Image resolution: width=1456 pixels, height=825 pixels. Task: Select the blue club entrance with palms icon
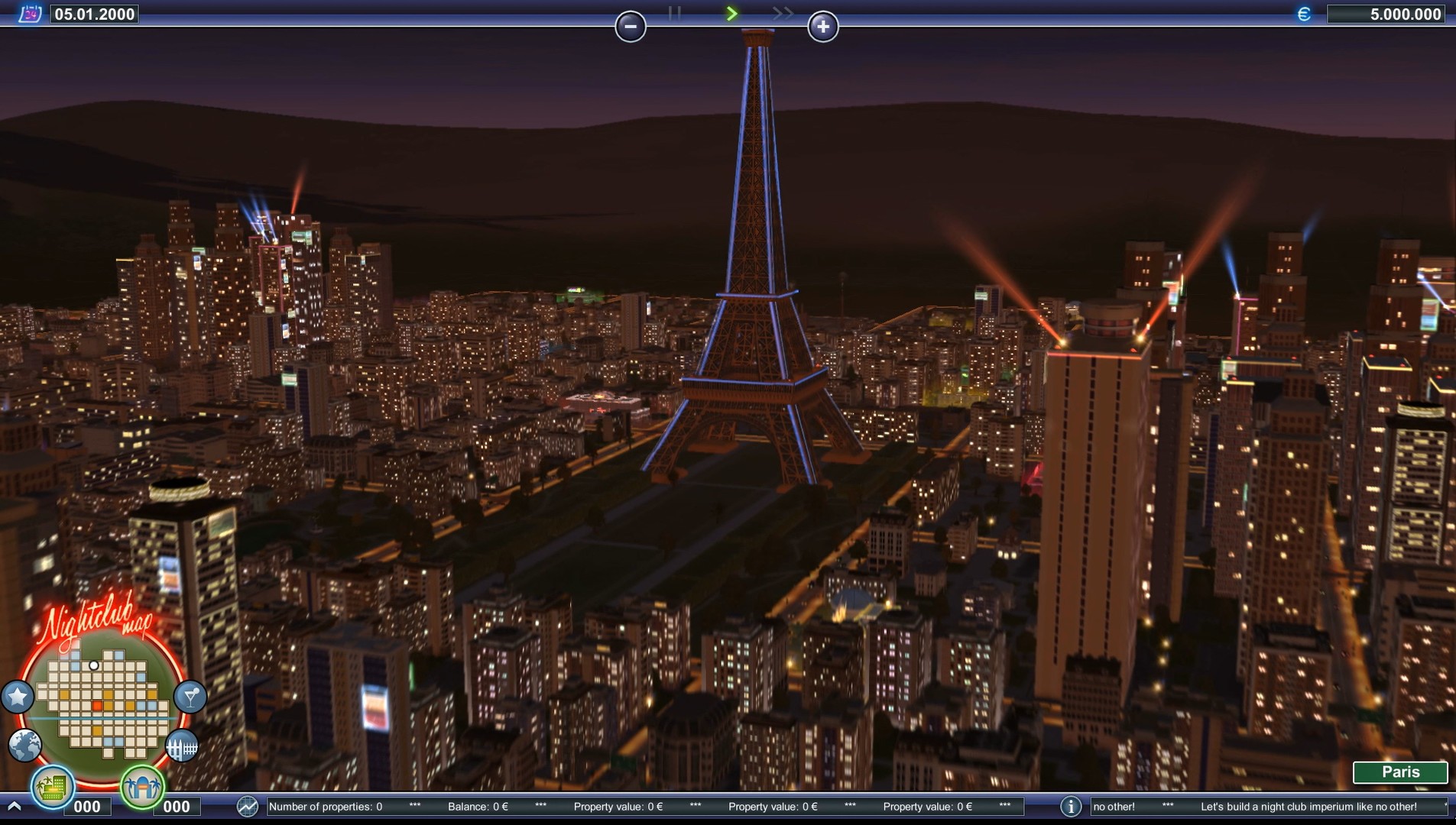pos(143,787)
